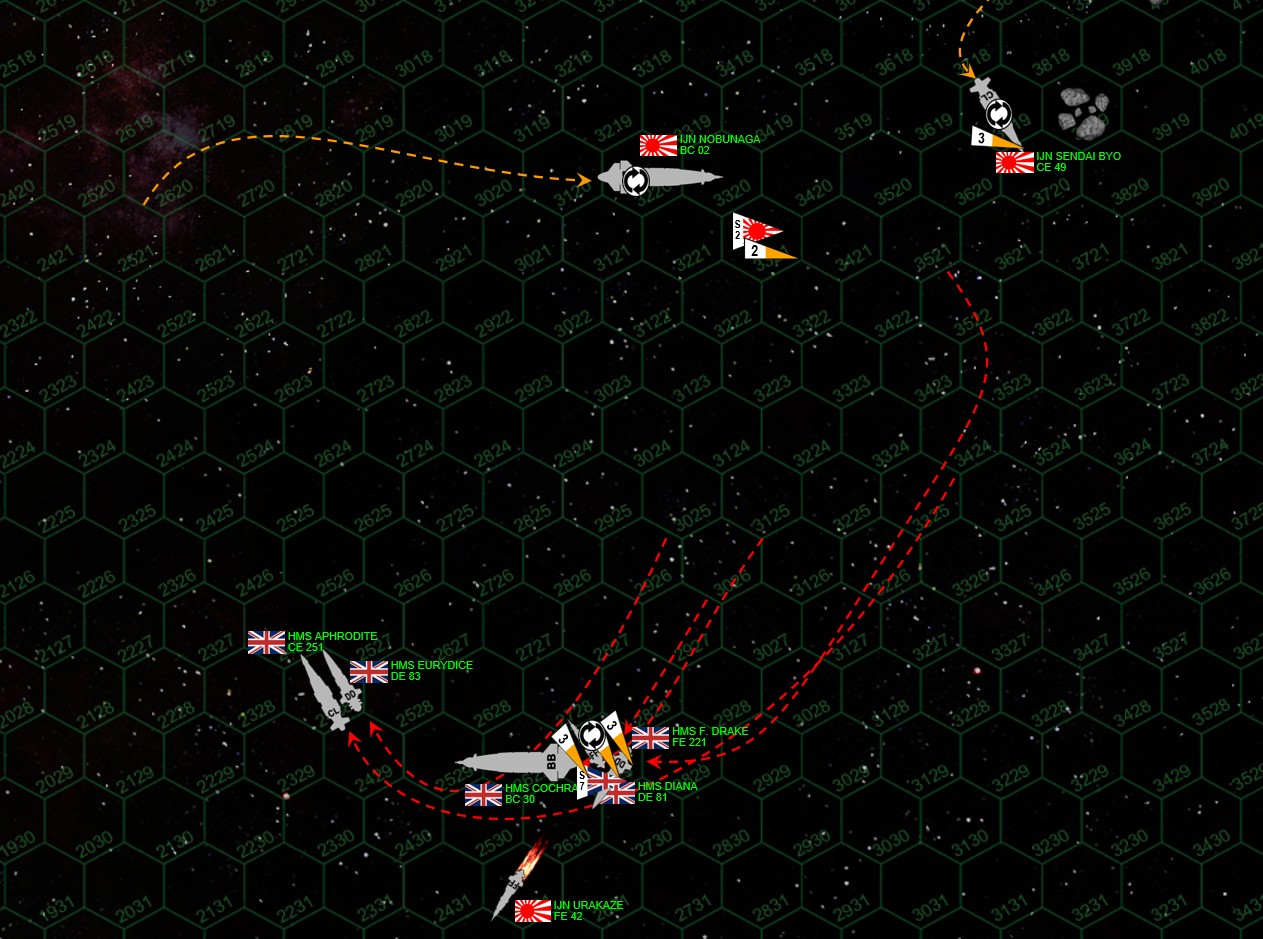The image size is (1263, 939).
Task: Choose the HMS Eurydice flag marker
Action: click(369, 672)
